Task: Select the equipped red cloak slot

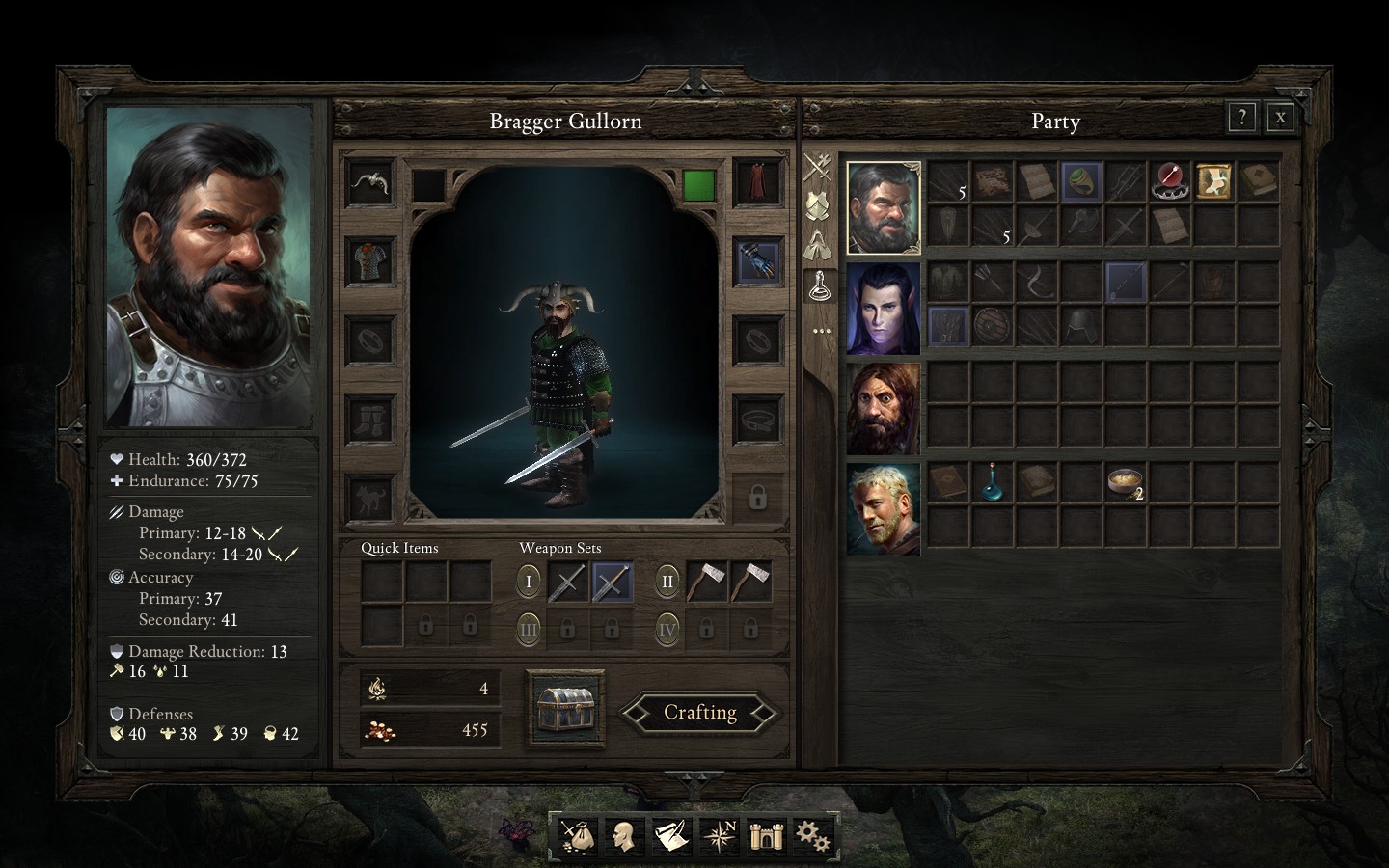Action: pyautogui.click(x=757, y=181)
